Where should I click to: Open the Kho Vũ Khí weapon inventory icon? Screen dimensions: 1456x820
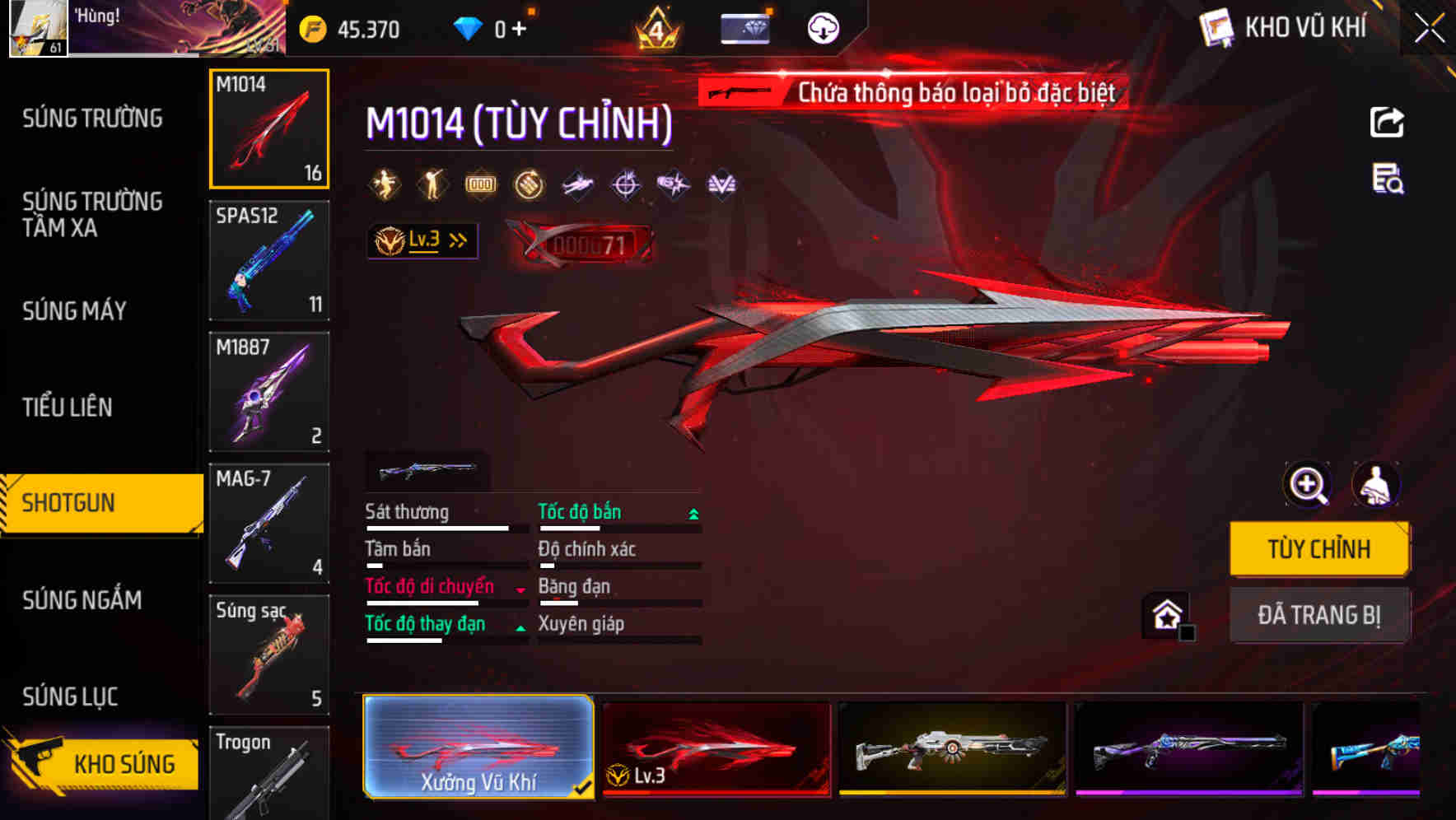(1214, 27)
